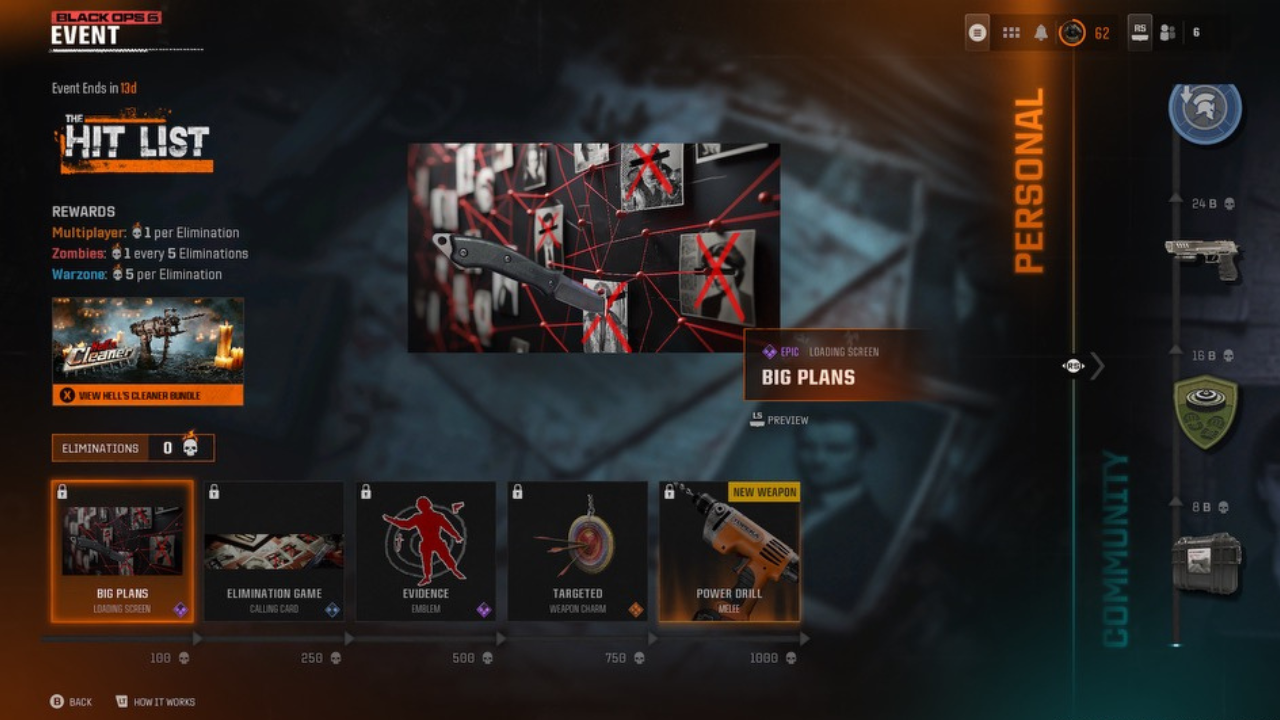Open the notifications bell
Screen dimensions: 1280x720
[1041, 33]
